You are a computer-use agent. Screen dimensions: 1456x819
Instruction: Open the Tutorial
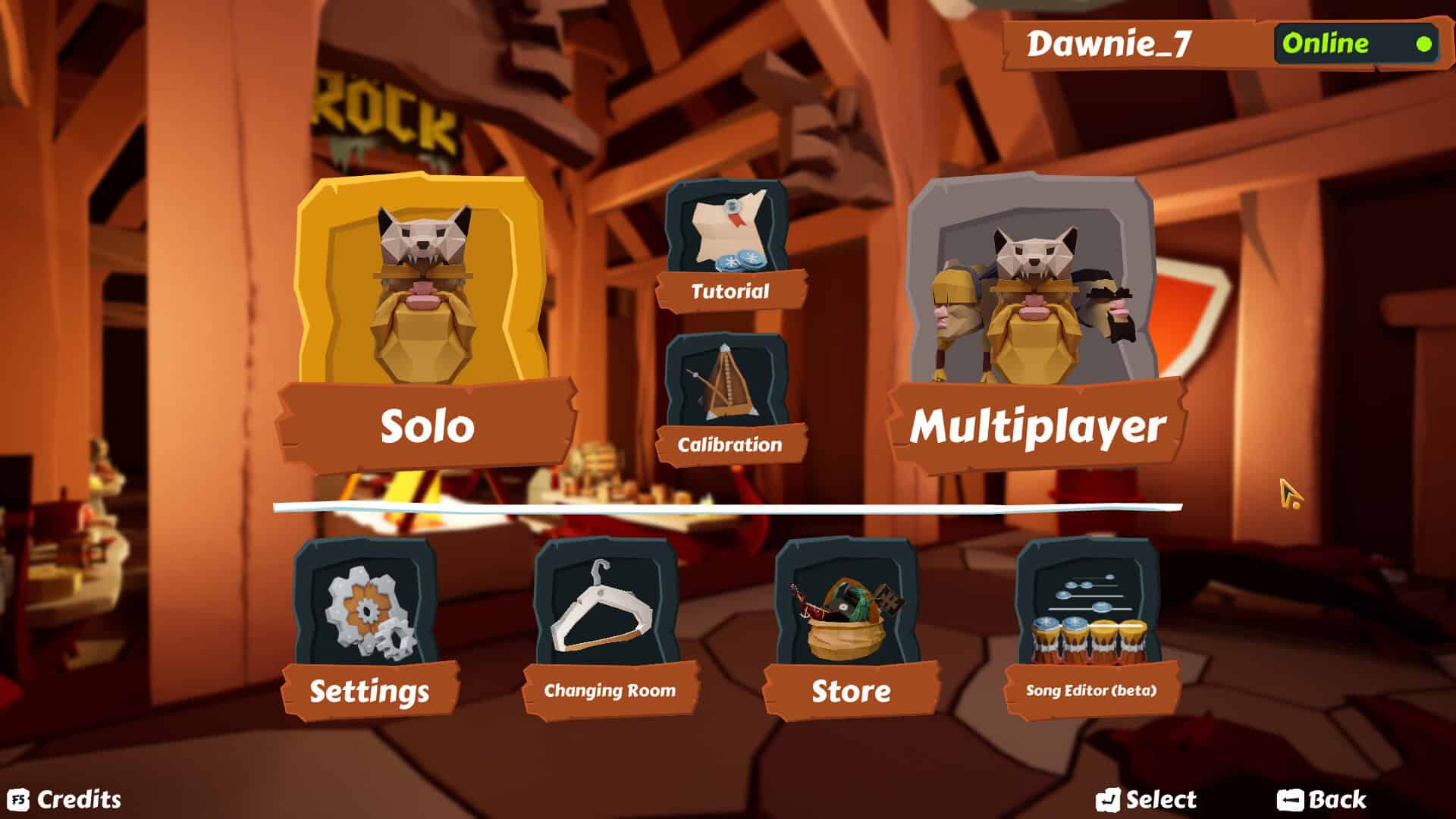(x=726, y=290)
